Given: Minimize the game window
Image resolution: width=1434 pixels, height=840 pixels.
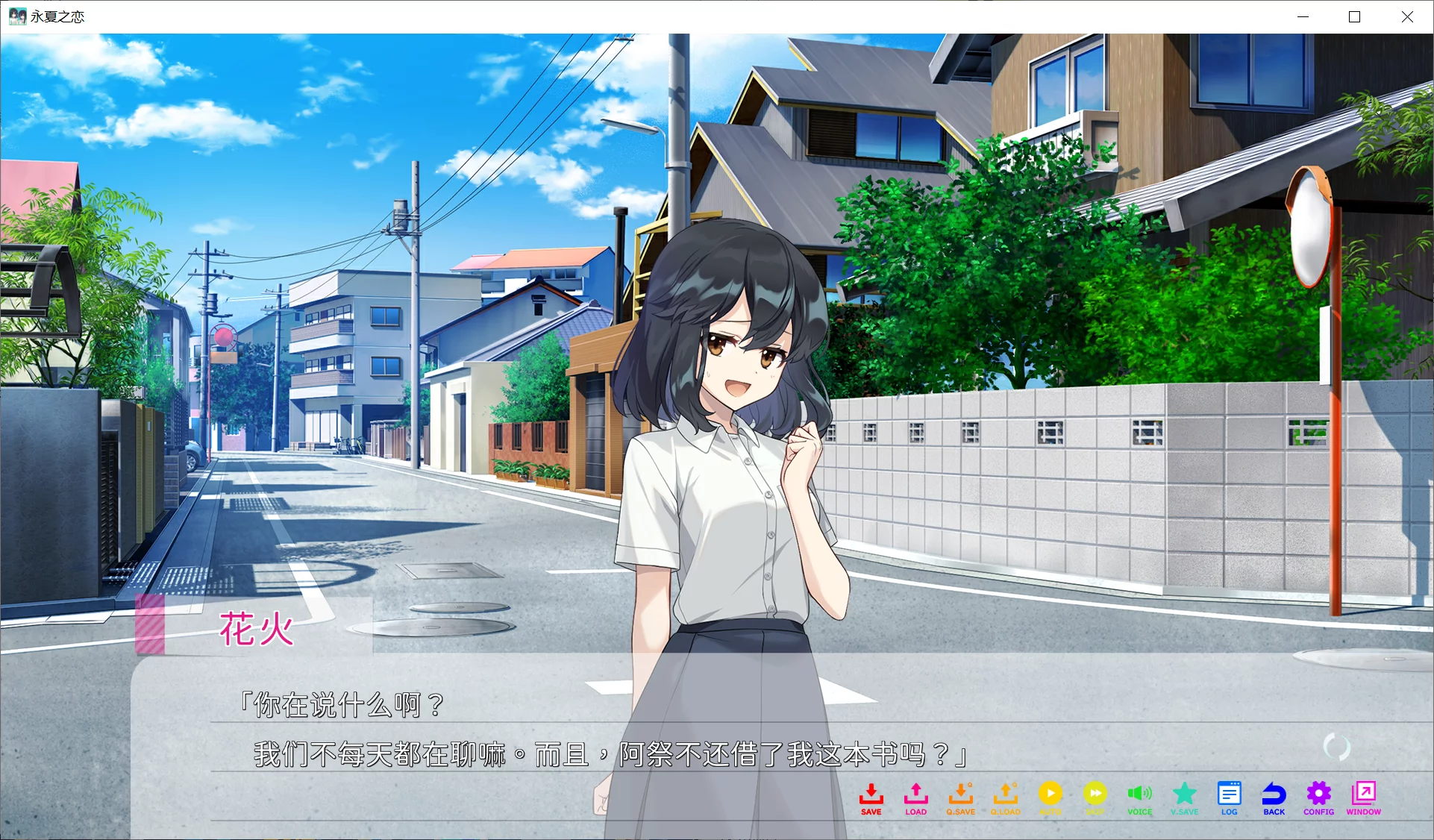Looking at the screenshot, I should [1303, 16].
